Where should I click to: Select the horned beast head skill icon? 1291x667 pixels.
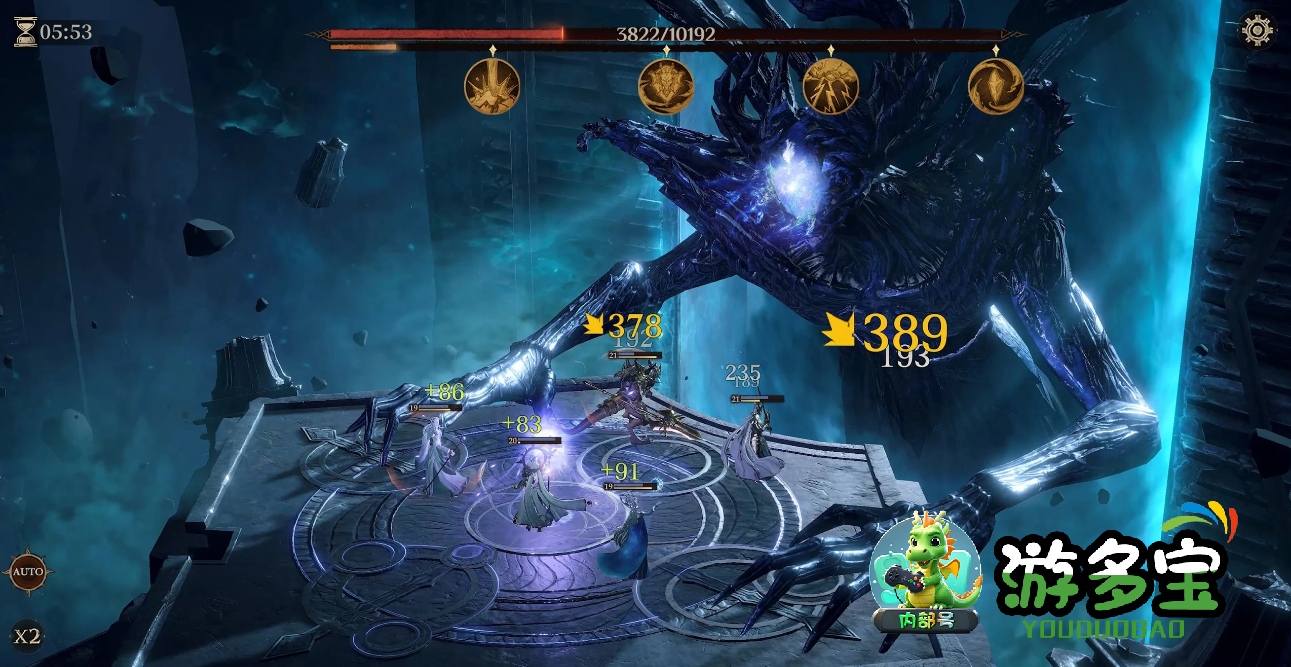pos(666,86)
